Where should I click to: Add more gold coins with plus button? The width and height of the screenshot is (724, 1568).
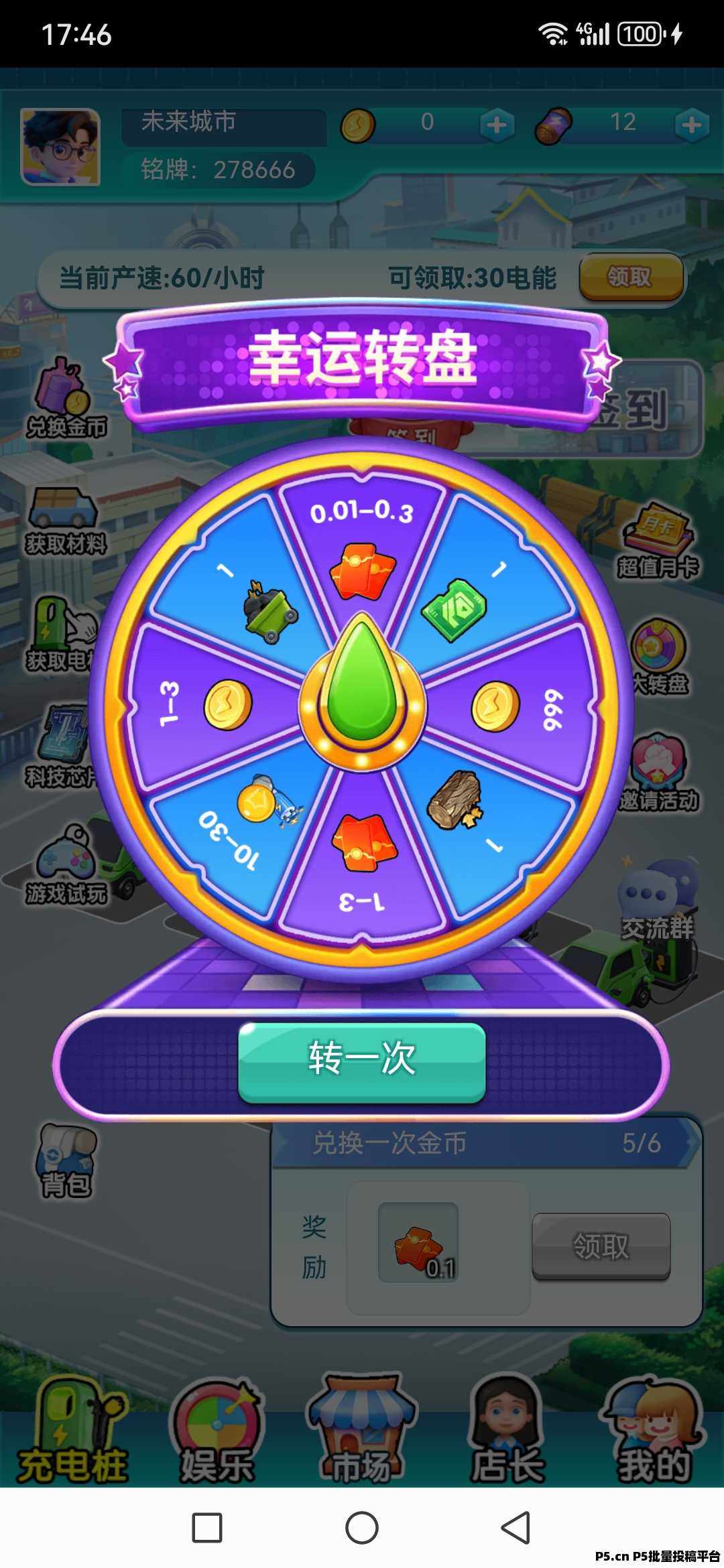[496, 125]
